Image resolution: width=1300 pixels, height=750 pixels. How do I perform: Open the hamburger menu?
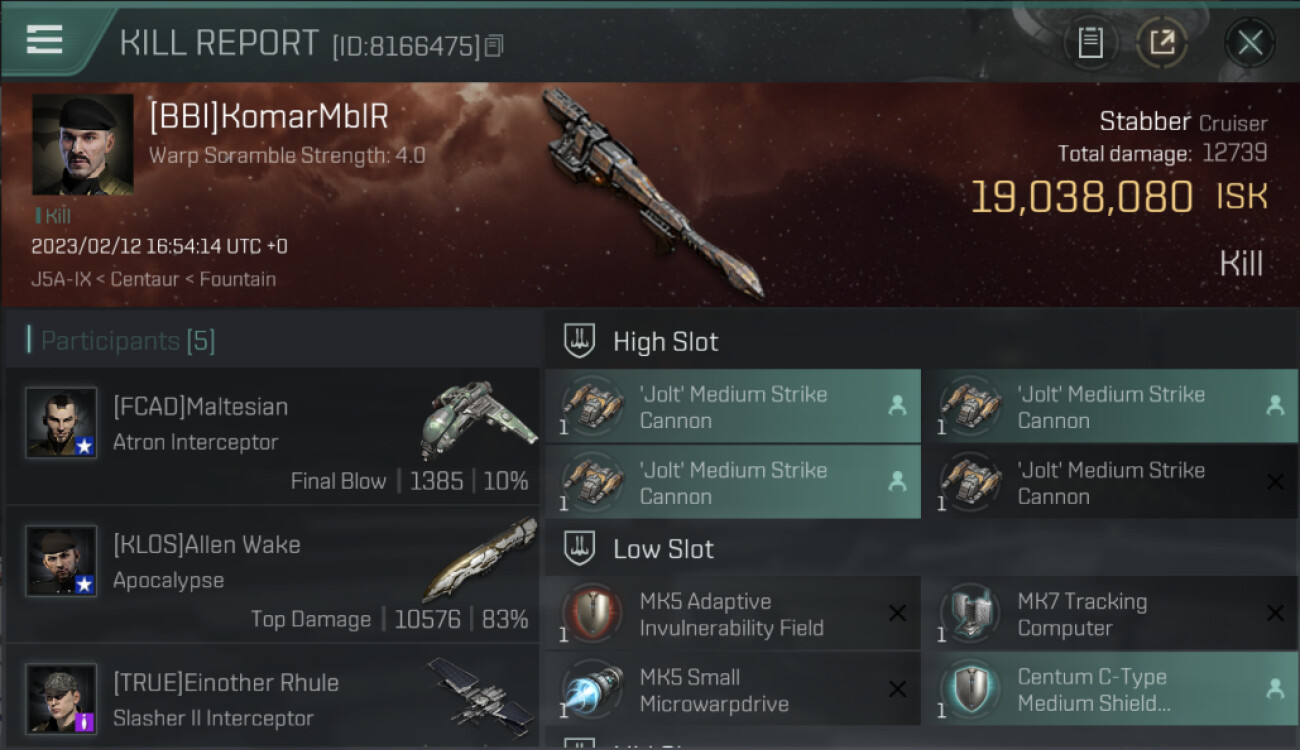(x=45, y=40)
